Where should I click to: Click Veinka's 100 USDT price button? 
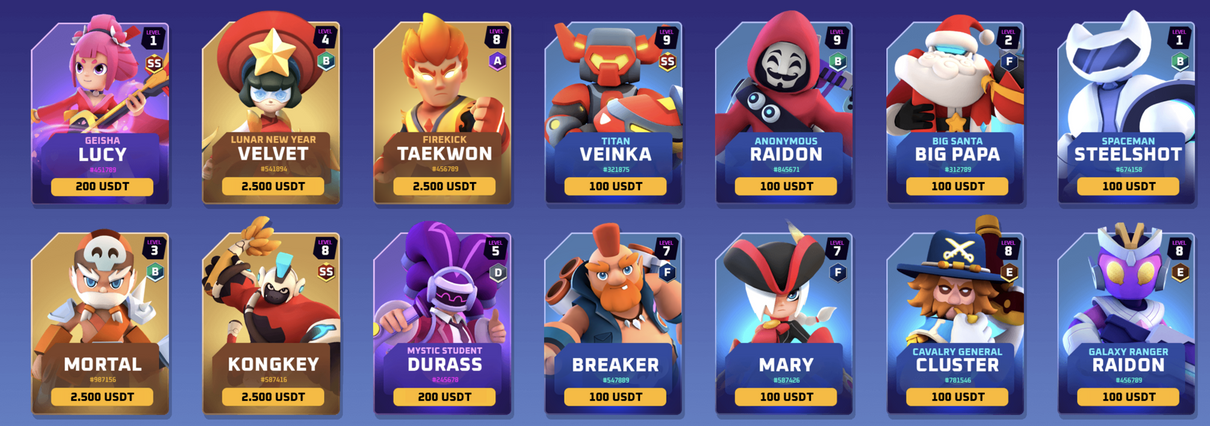coord(615,187)
